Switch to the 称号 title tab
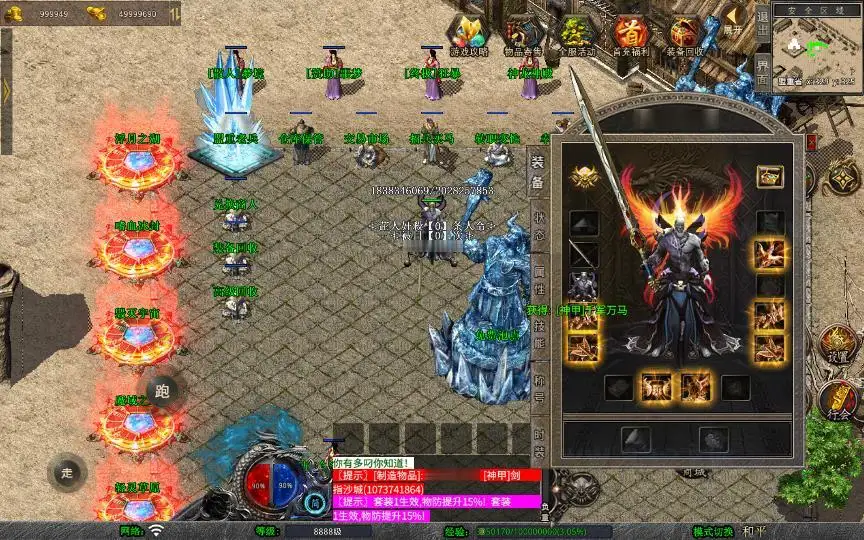This screenshot has height=540, width=864. click(538, 385)
